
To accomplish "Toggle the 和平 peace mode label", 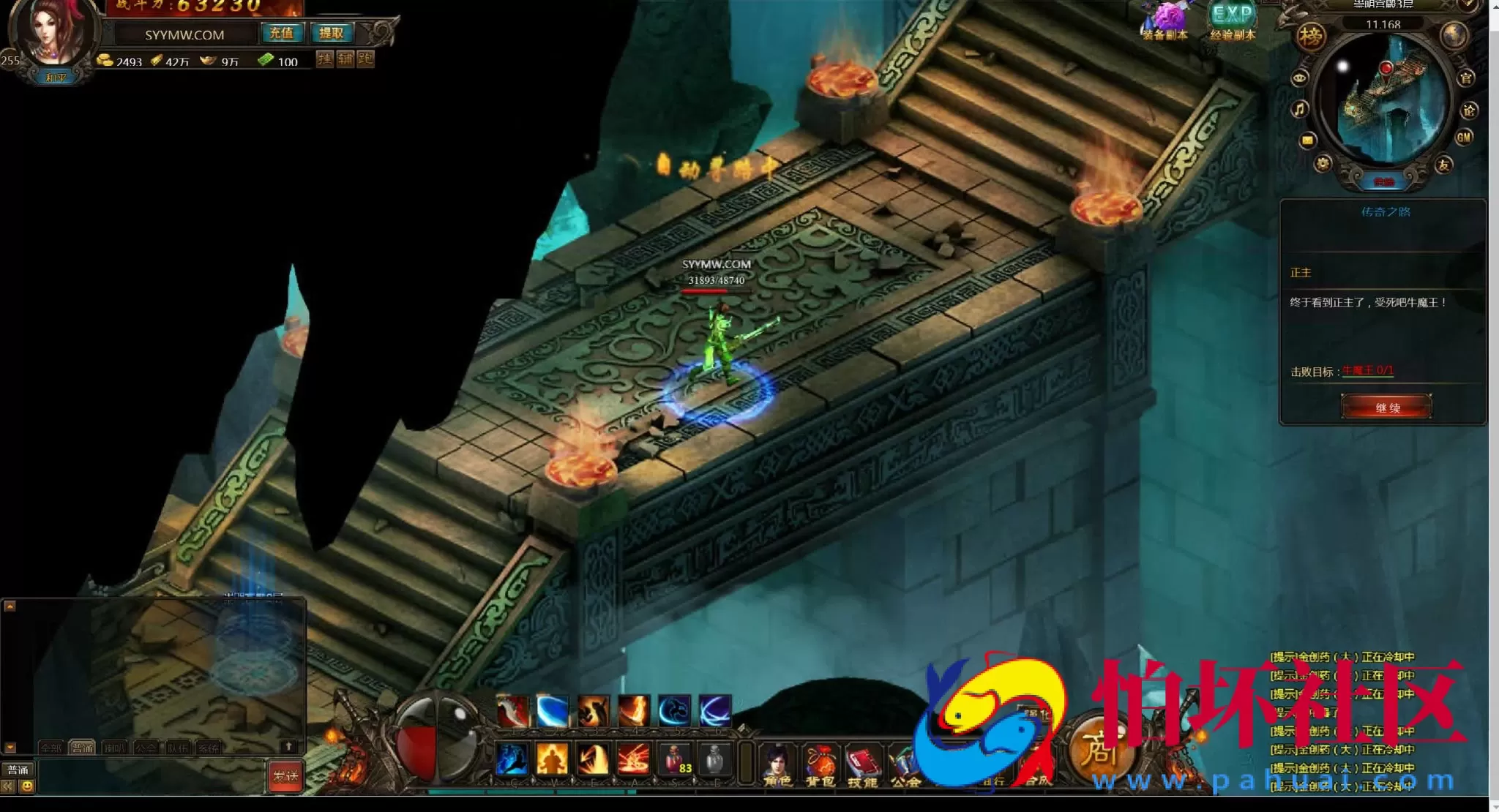I will coord(56,78).
